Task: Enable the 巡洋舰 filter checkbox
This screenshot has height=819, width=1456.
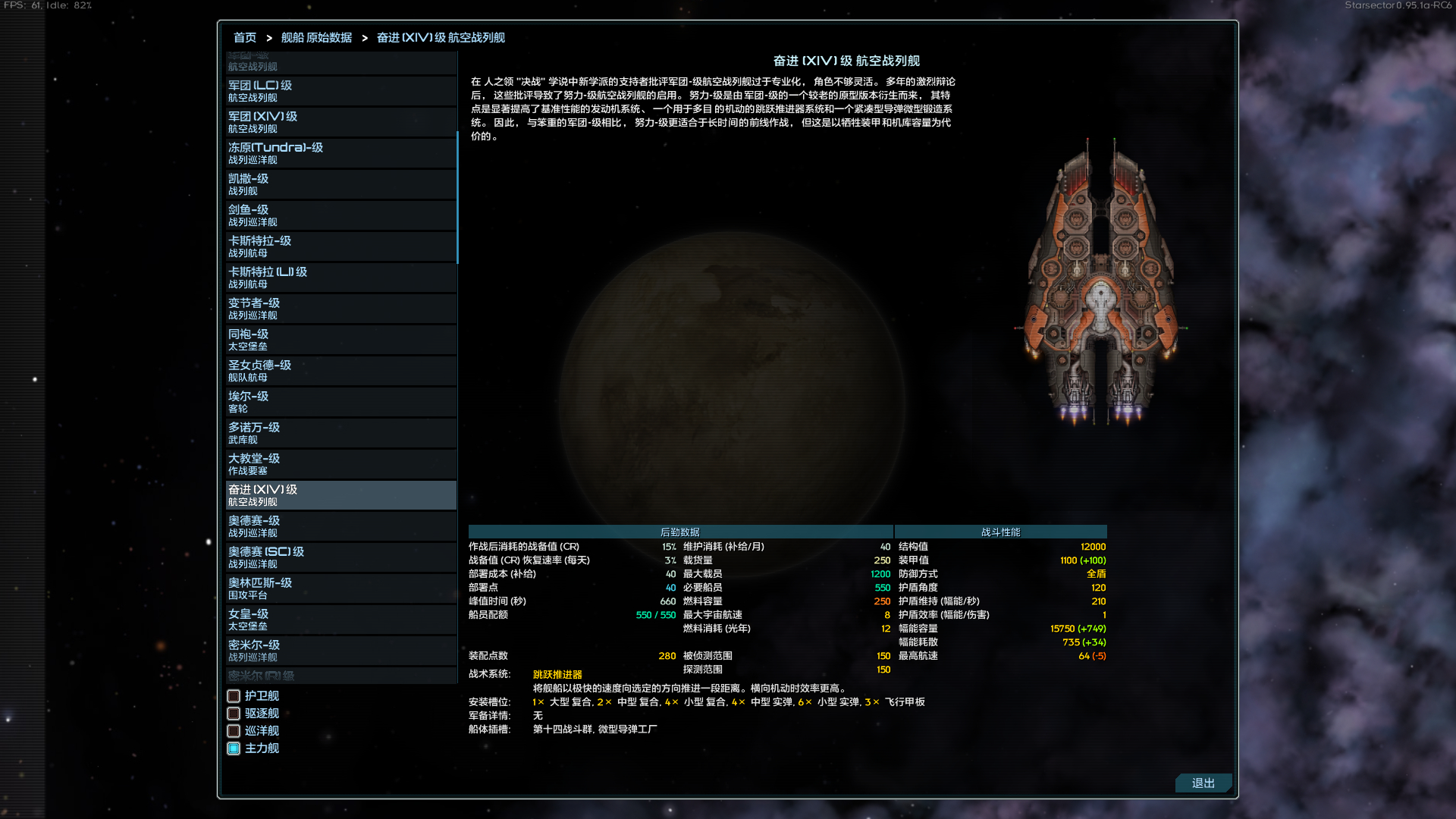Action: point(233,730)
